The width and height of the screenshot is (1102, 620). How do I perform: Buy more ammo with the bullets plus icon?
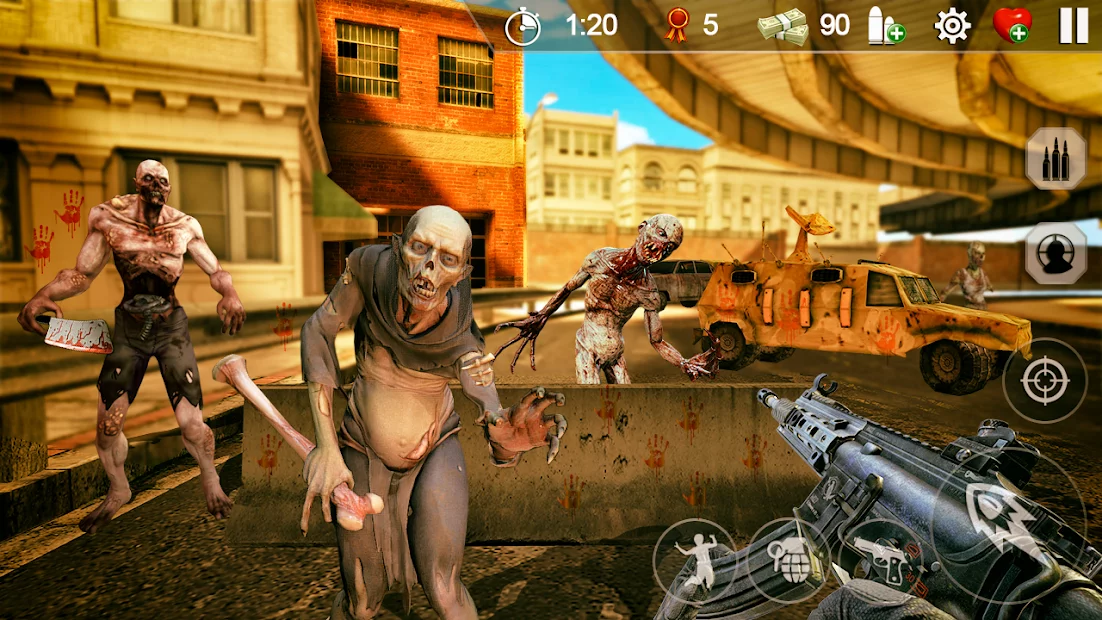coord(885,26)
